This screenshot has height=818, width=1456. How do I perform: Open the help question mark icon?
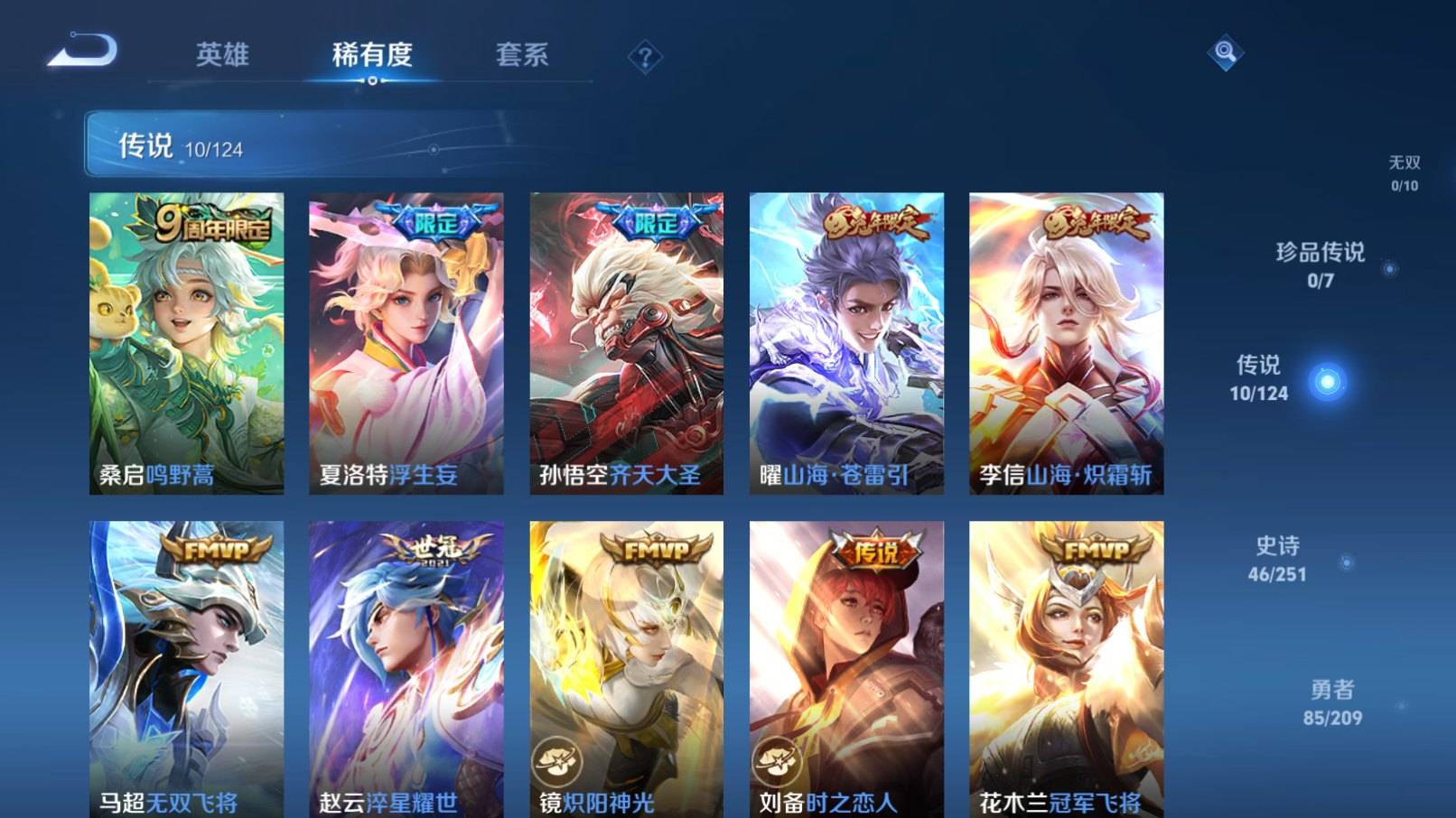click(x=643, y=58)
